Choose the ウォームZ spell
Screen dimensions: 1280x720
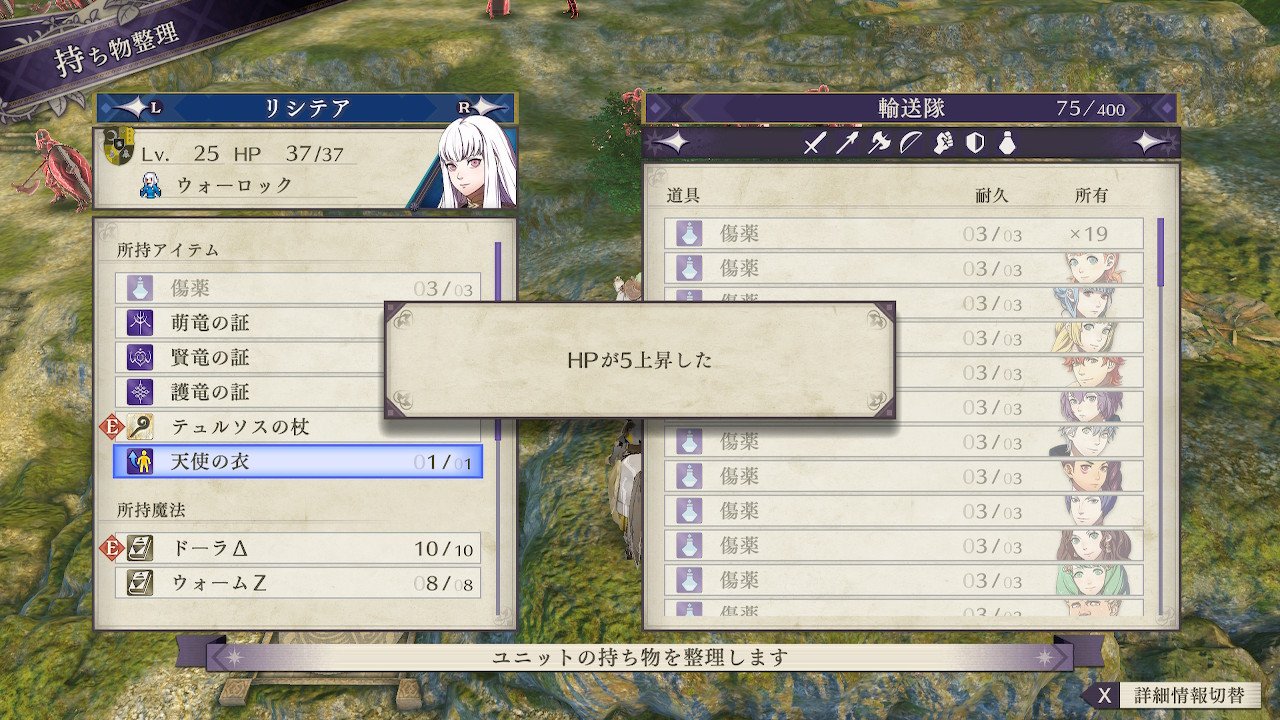click(297, 582)
